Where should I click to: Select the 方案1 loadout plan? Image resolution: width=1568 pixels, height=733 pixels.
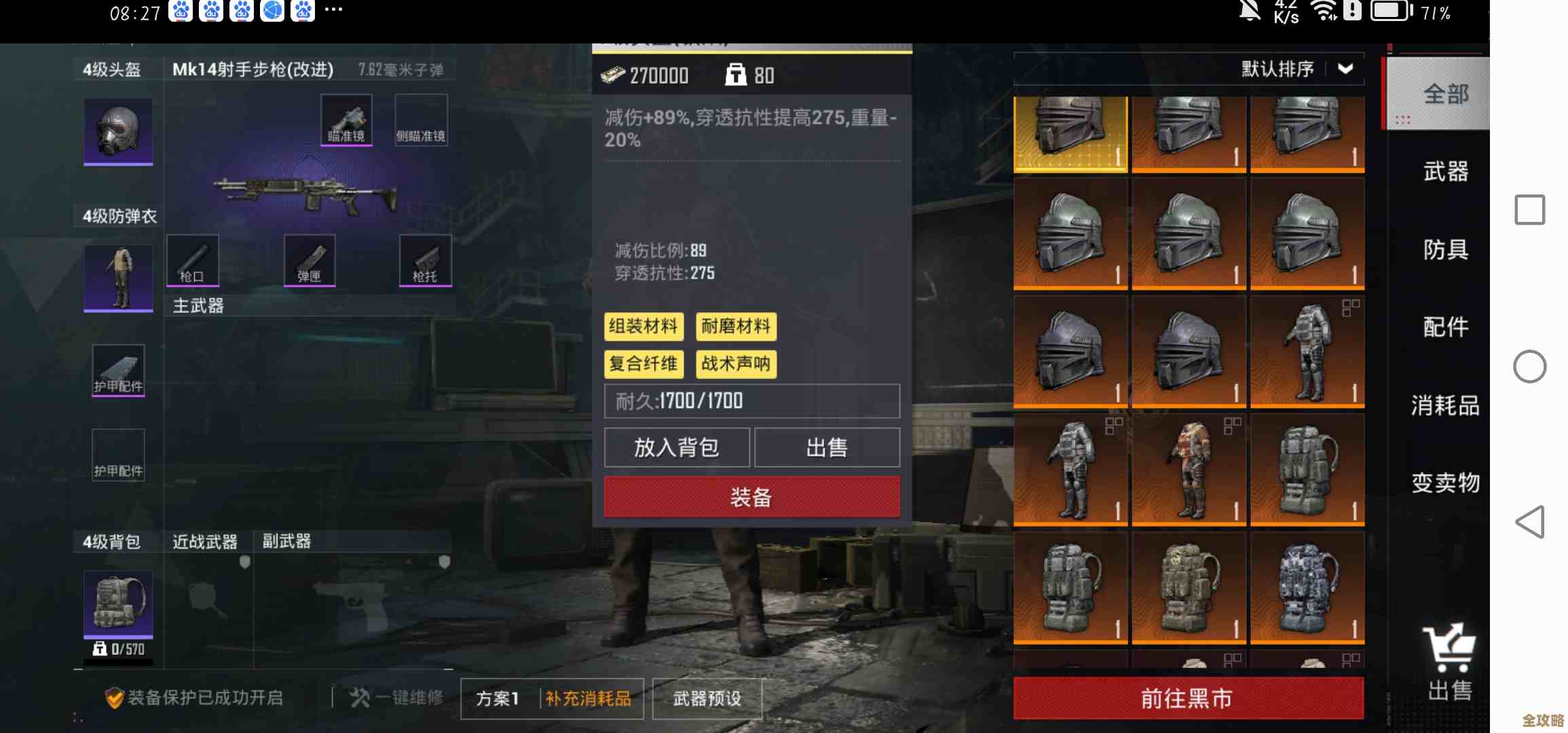497,698
